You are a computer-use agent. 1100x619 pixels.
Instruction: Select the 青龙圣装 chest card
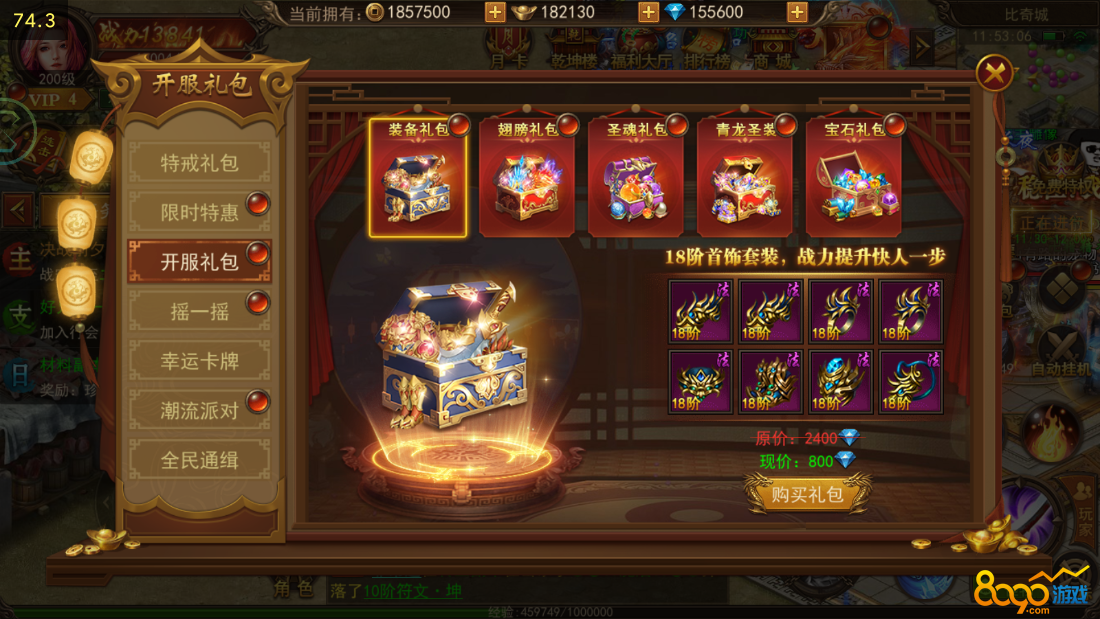tap(745, 178)
